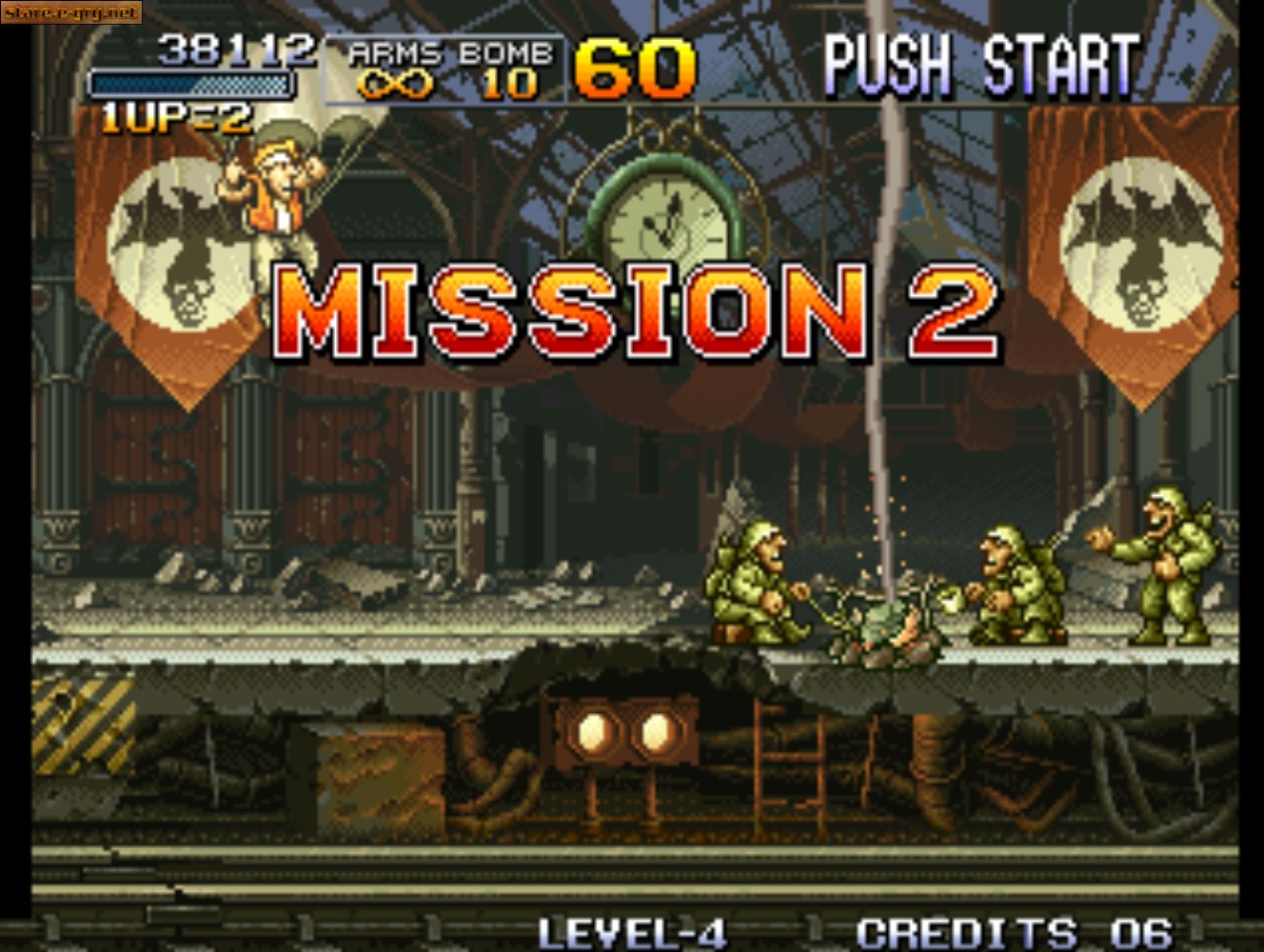Click the LEVEL-4 label at the bottom
This screenshot has width=1264, height=952.
(631, 931)
